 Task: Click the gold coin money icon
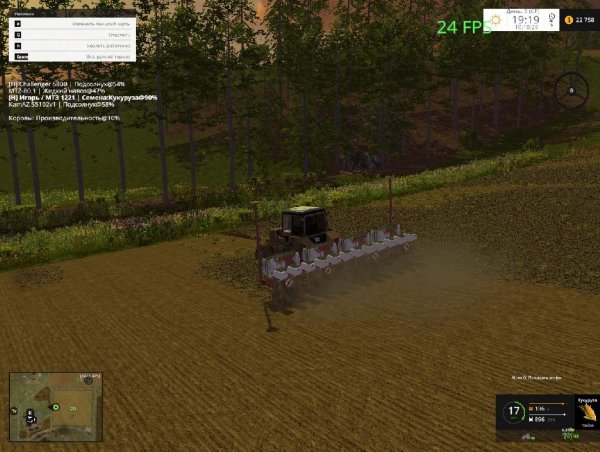pyautogui.click(x=569, y=19)
